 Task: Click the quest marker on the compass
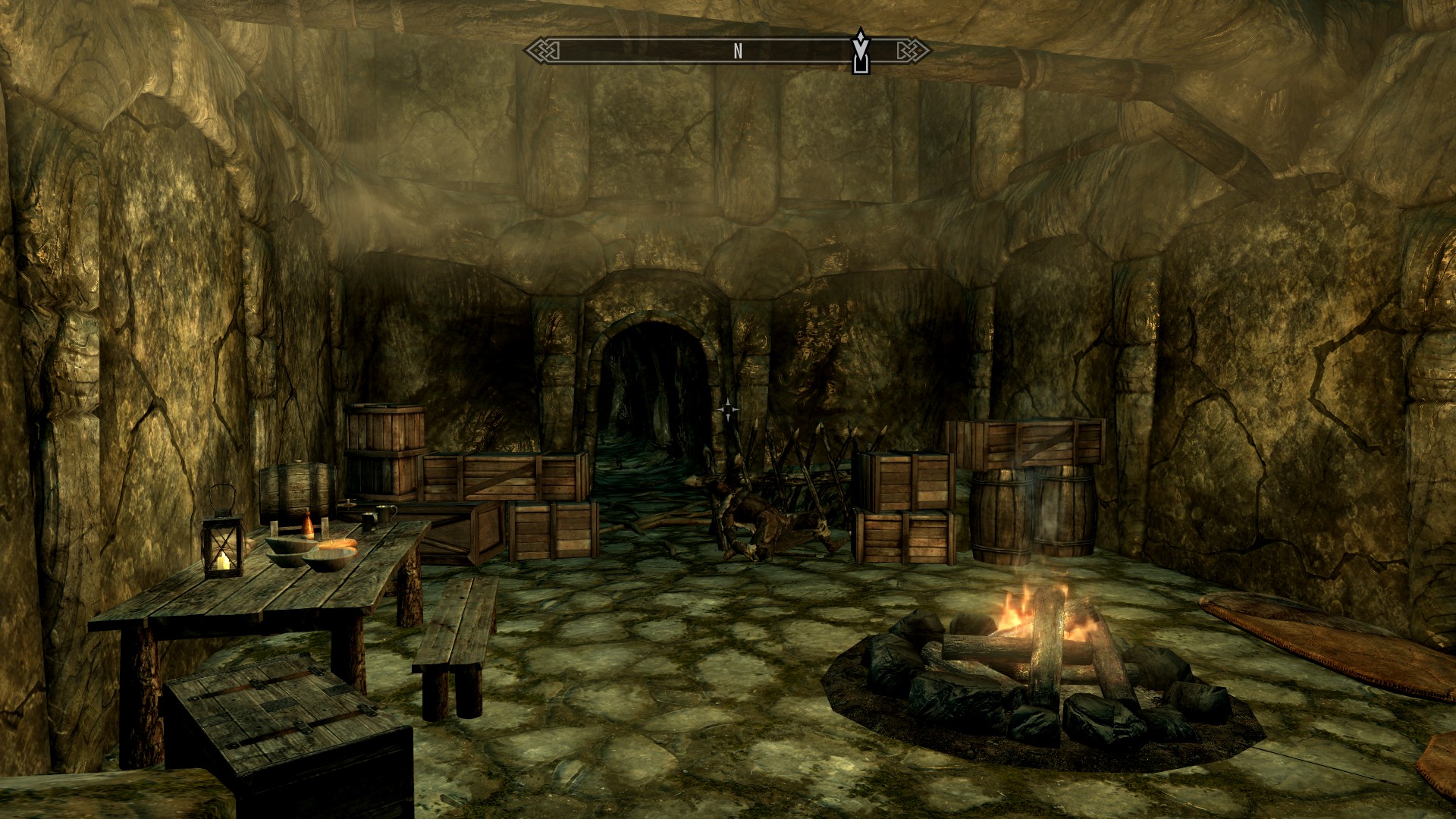tap(860, 52)
